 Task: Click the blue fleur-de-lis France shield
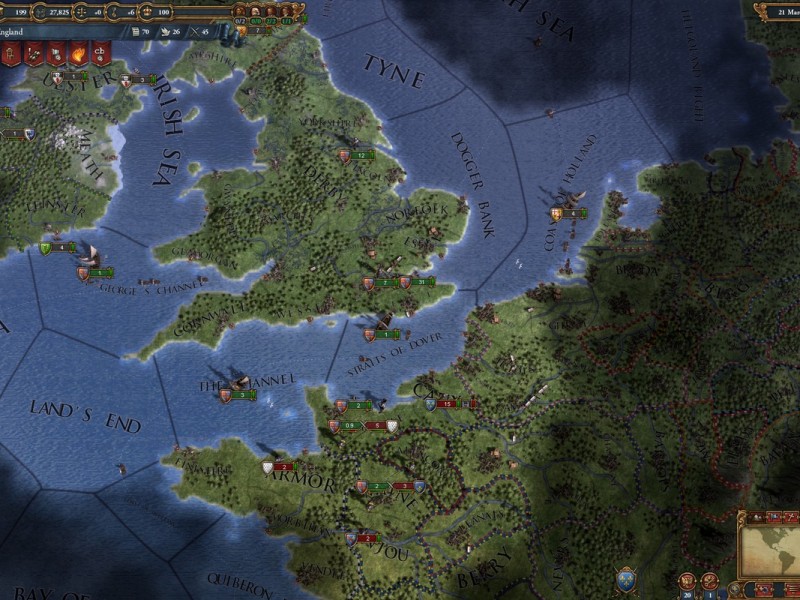tap(628, 579)
